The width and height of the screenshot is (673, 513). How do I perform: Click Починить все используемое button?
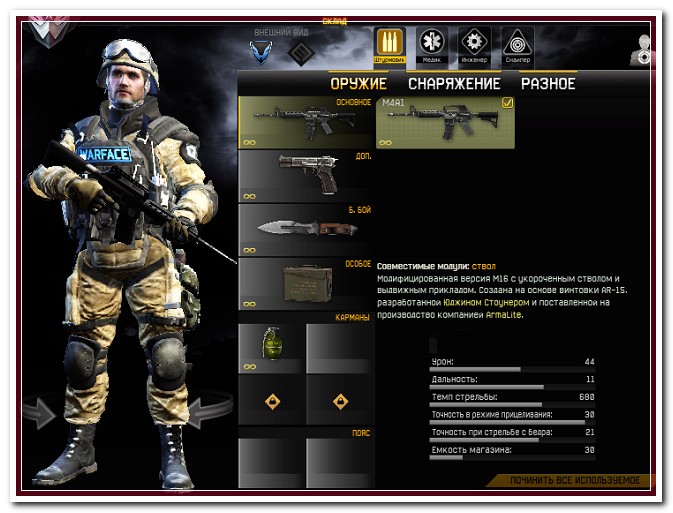click(x=574, y=481)
